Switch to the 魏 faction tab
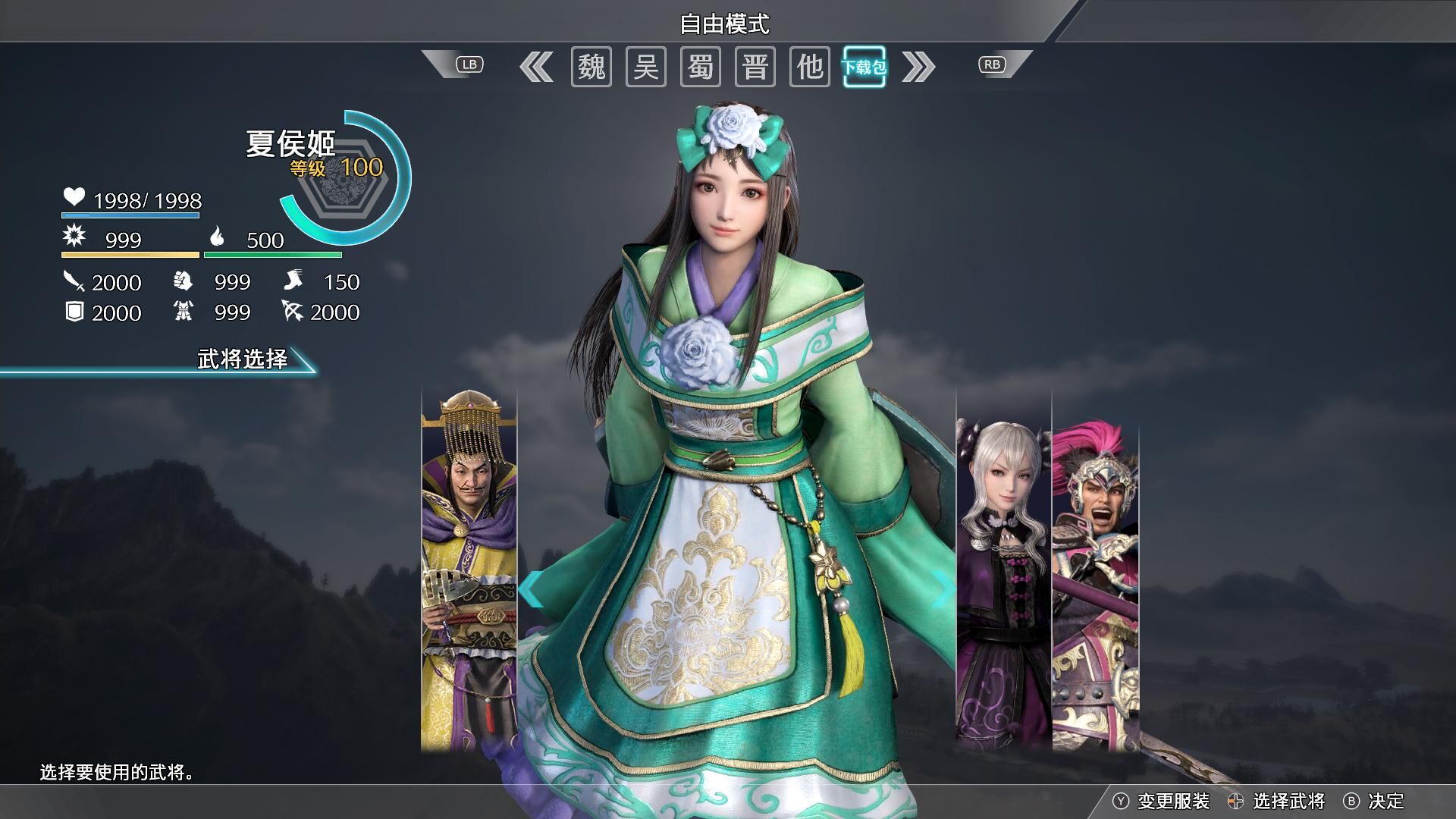This screenshot has width=1456, height=819. pos(591,67)
